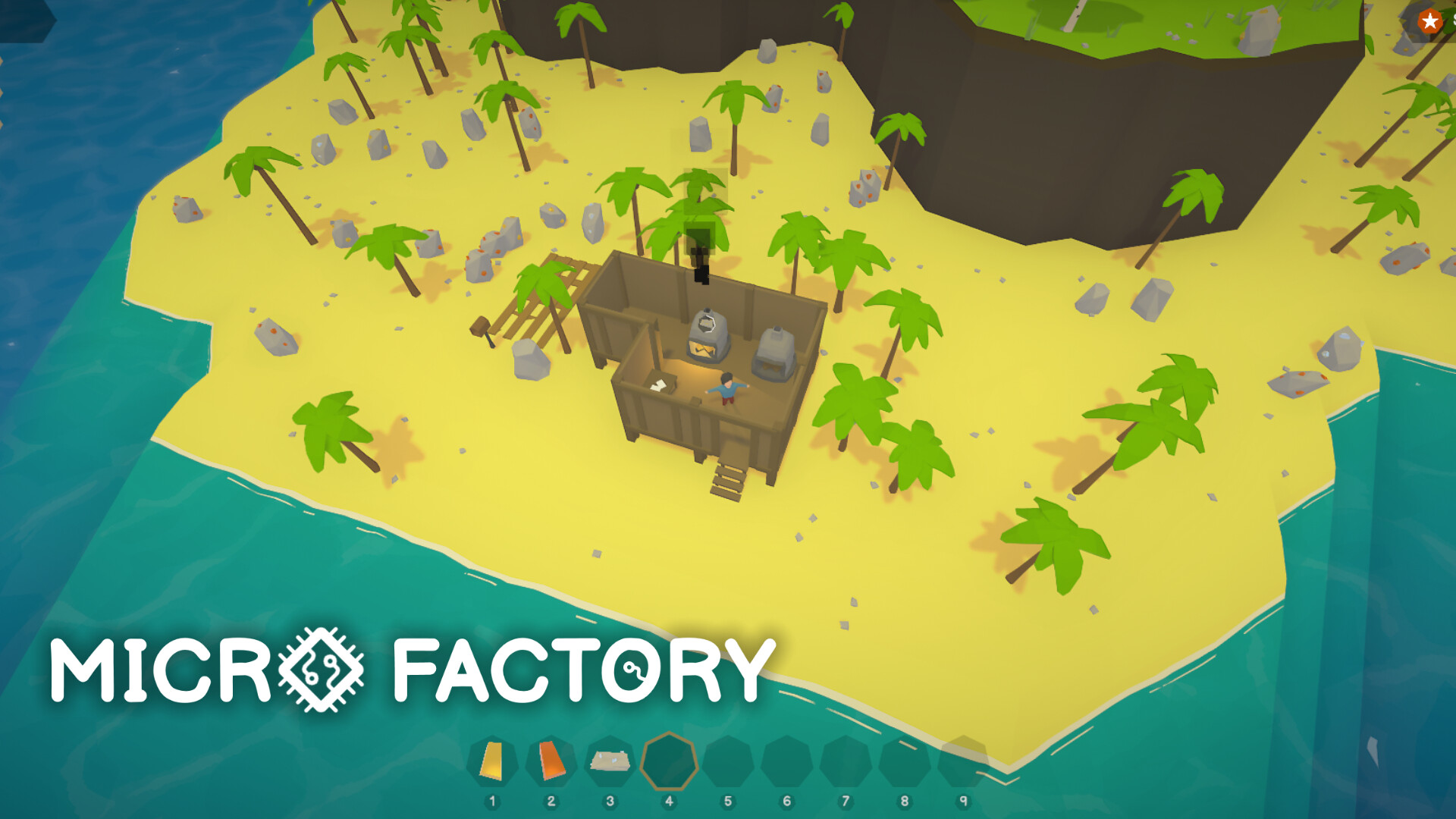Click the player character inside the hut

[x=728, y=387]
